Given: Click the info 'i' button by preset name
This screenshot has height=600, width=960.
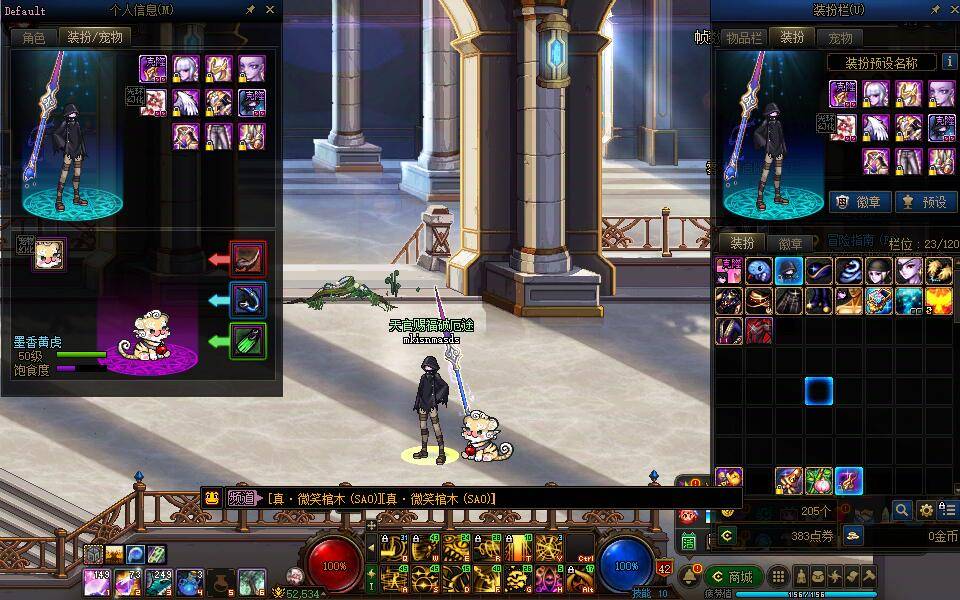Looking at the screenshot, I should coord(949,62).
